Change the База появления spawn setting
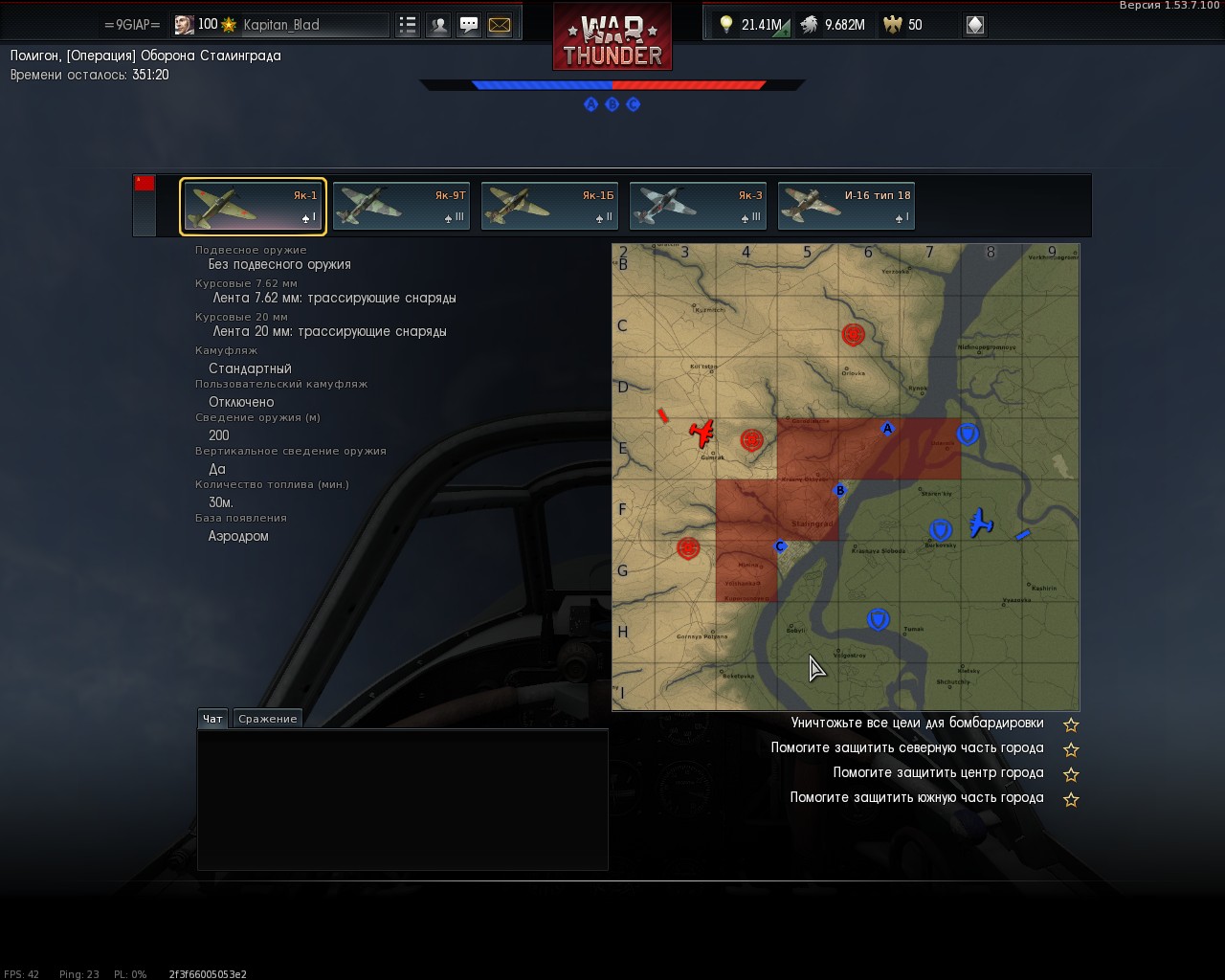Viewport: 1225px width, 980px height. coord(238,536)
